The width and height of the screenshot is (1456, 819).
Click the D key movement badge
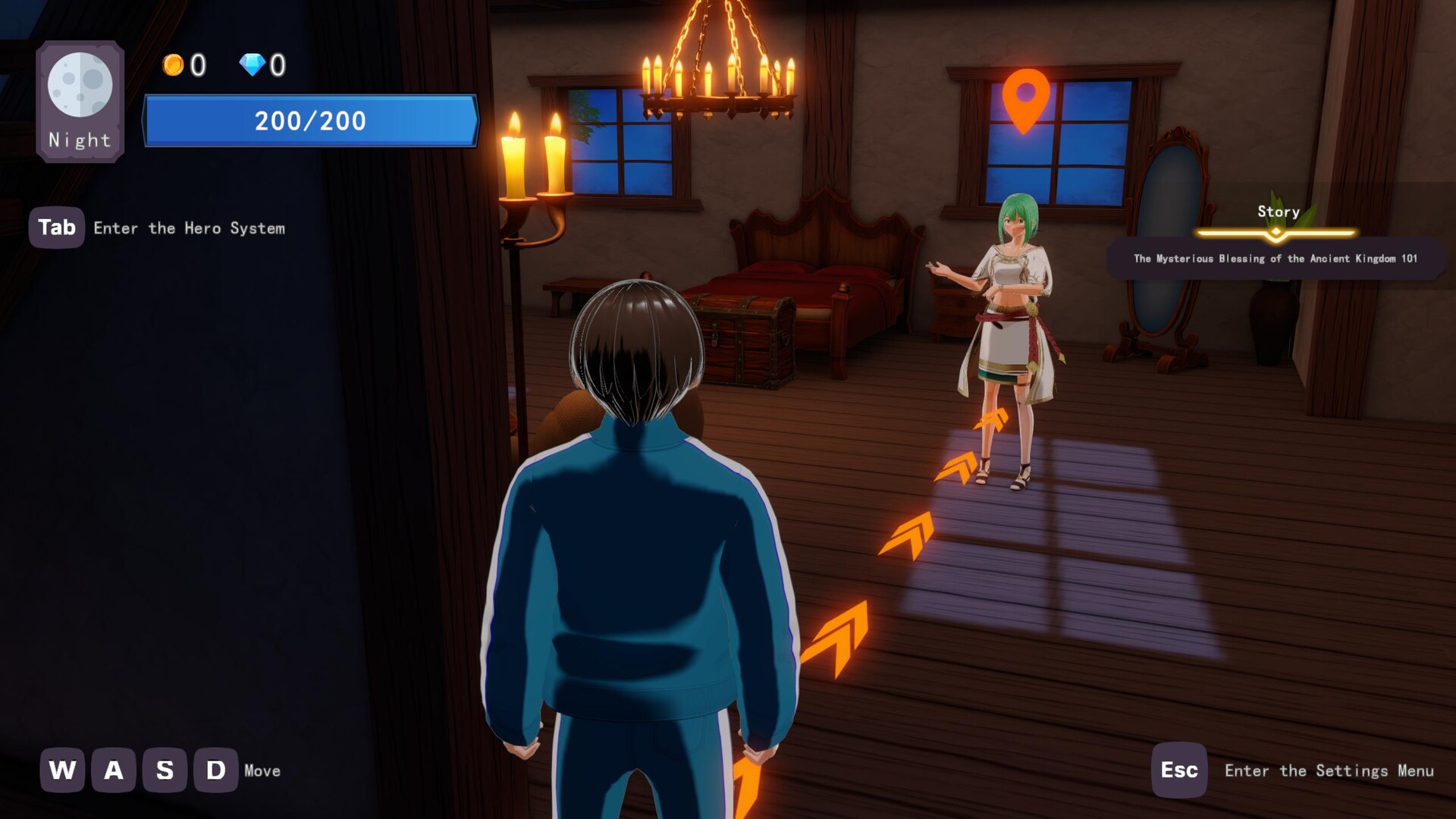click(x=214, y=770)
